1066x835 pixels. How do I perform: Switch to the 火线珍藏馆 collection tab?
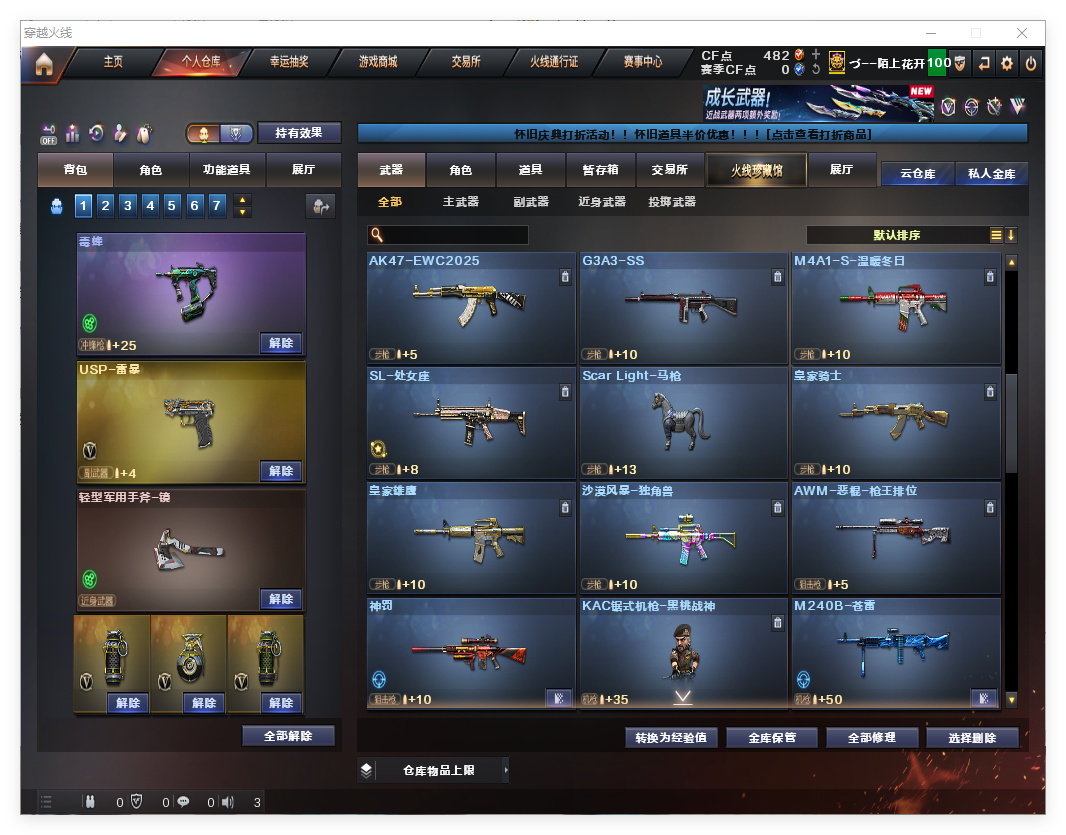click(x=756, y=171)
